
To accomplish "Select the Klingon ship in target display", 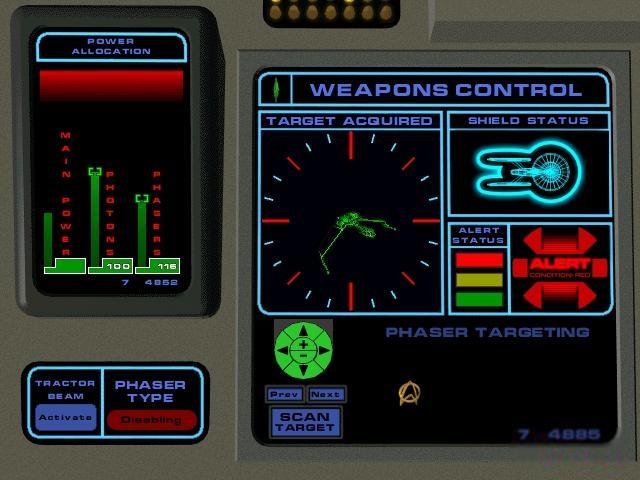I will (351, 227).
